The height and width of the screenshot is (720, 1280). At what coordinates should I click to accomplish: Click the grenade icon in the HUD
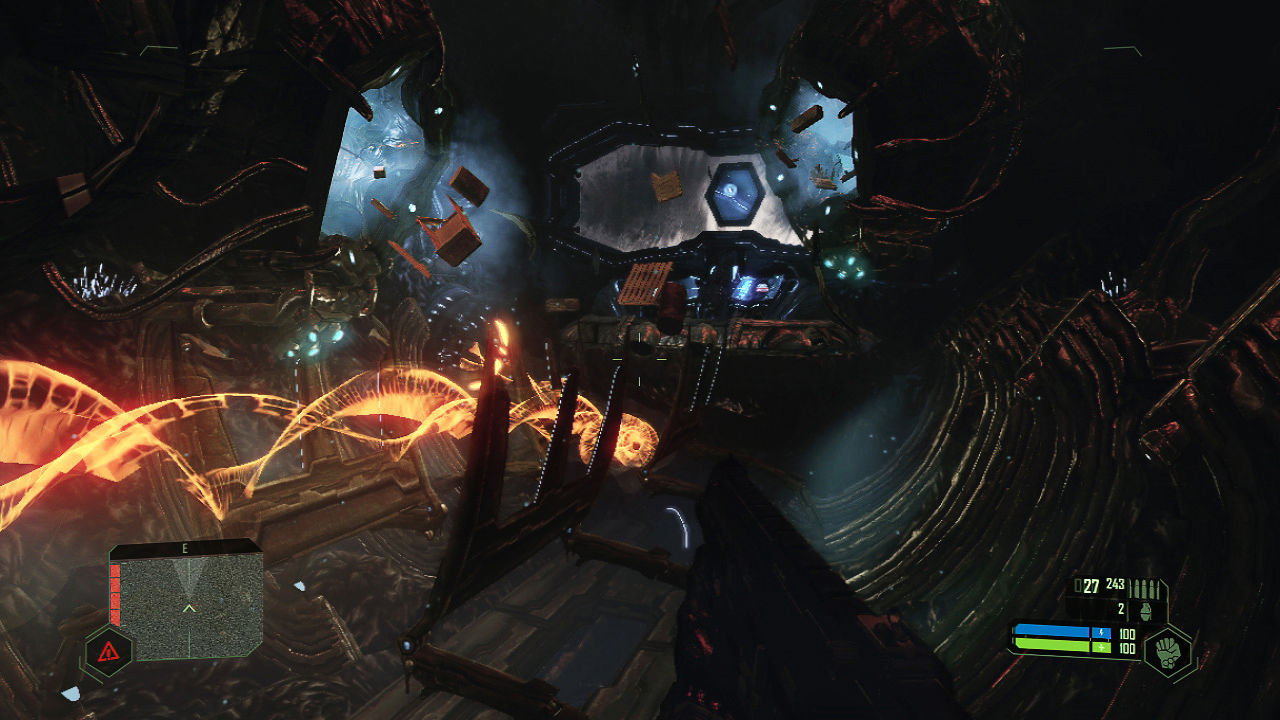(1145, 610)
